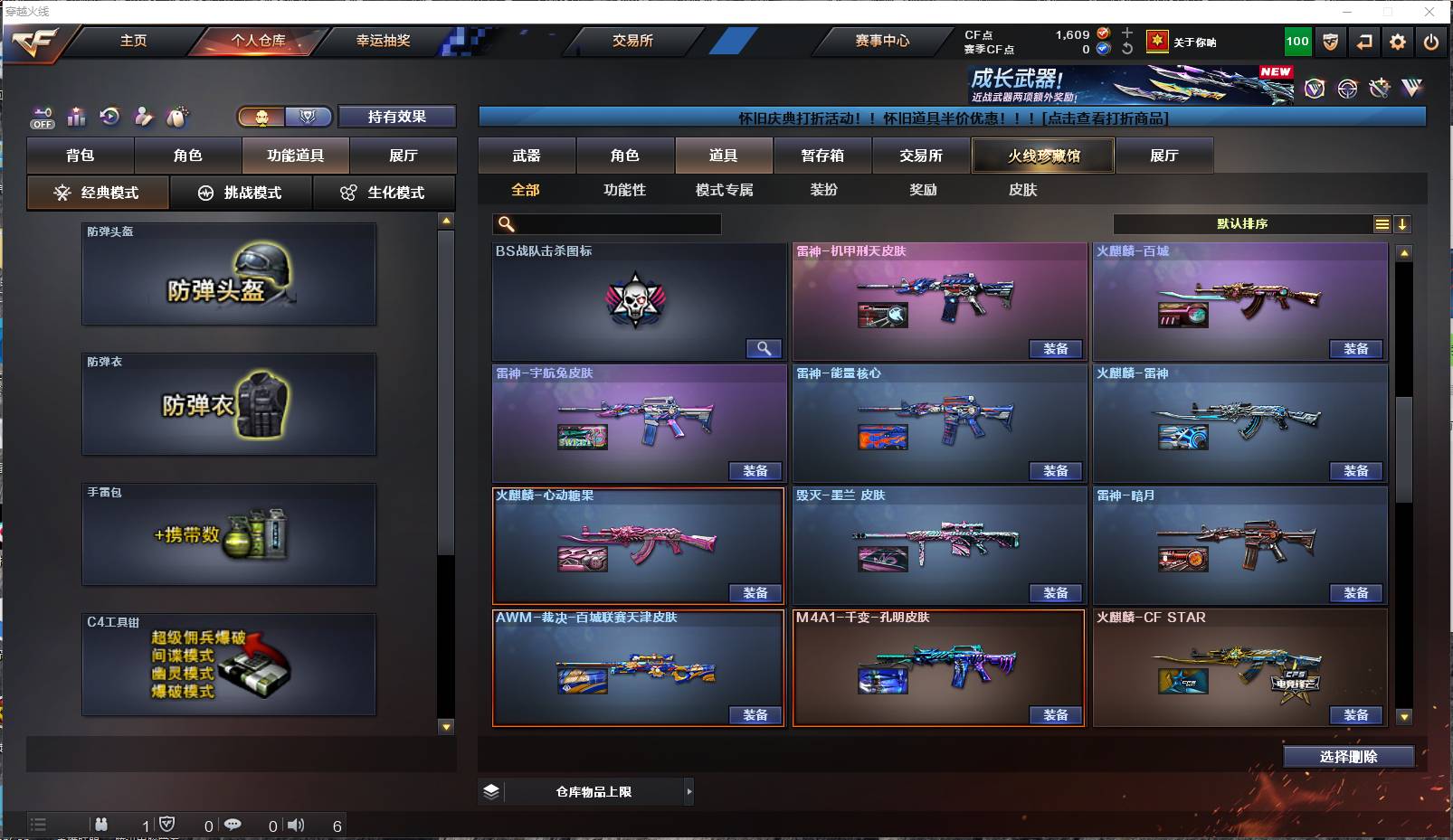Click the item search input field
Screen dimensions: 1453x840
(x=606, y=223)
